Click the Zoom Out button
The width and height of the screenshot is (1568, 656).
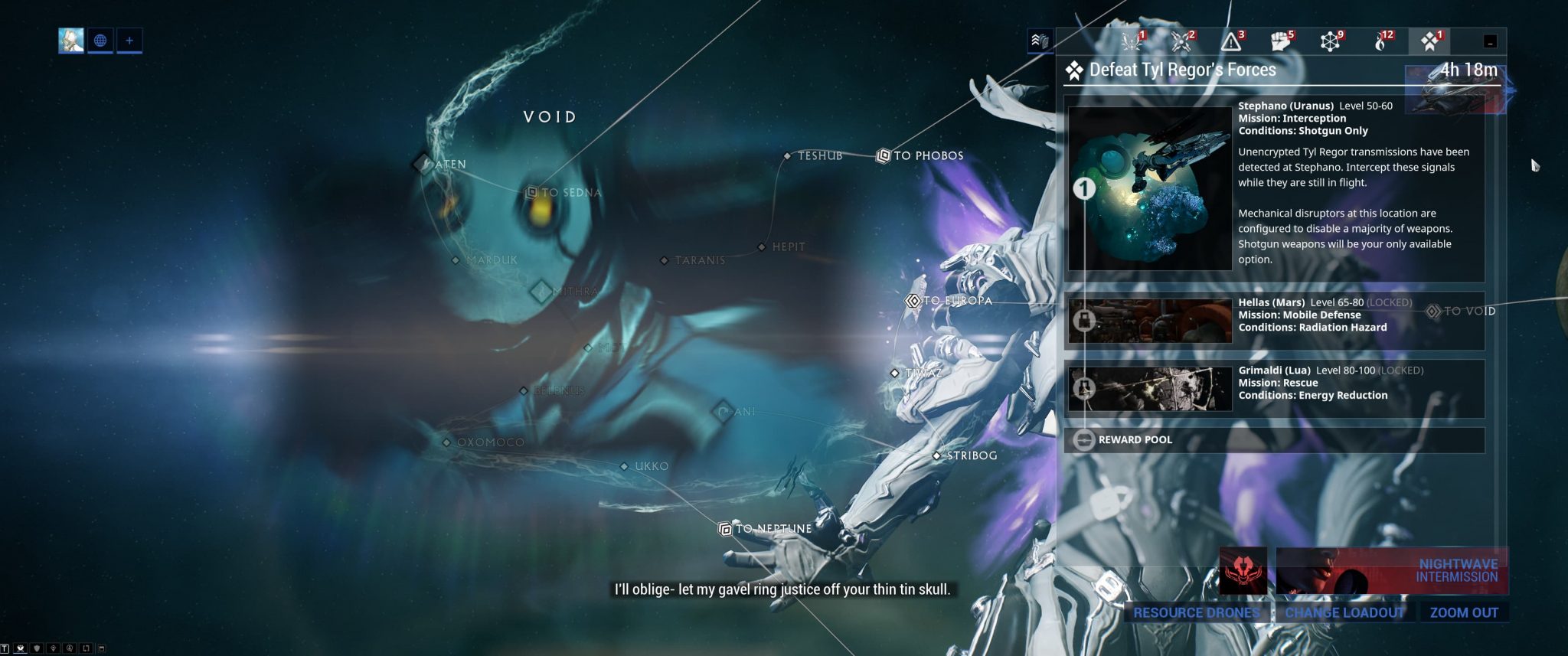tap(1464, 612)
